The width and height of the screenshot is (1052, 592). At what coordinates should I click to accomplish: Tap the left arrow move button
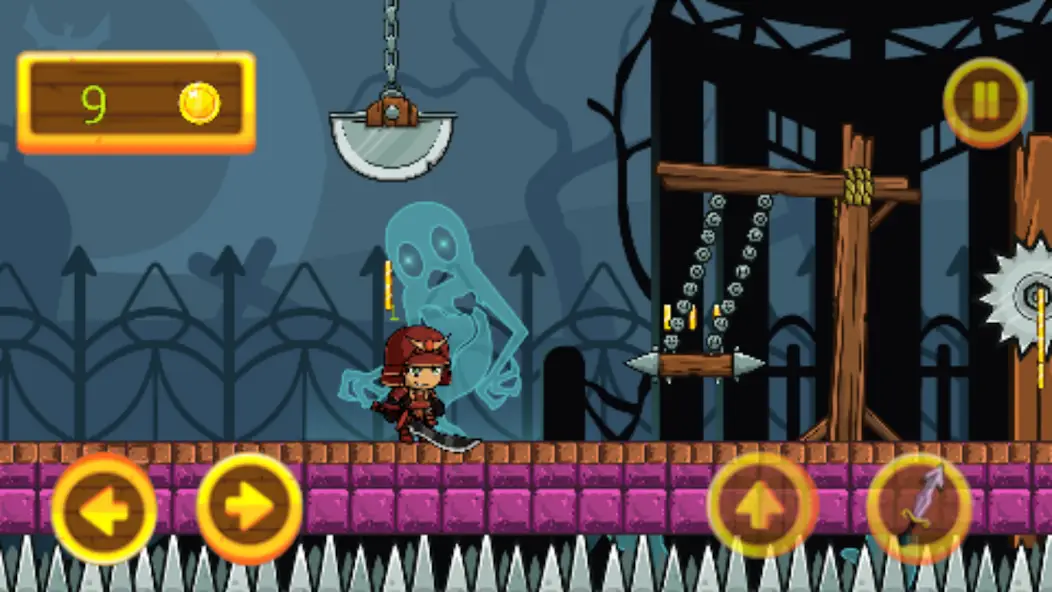[x=104, y=509]
